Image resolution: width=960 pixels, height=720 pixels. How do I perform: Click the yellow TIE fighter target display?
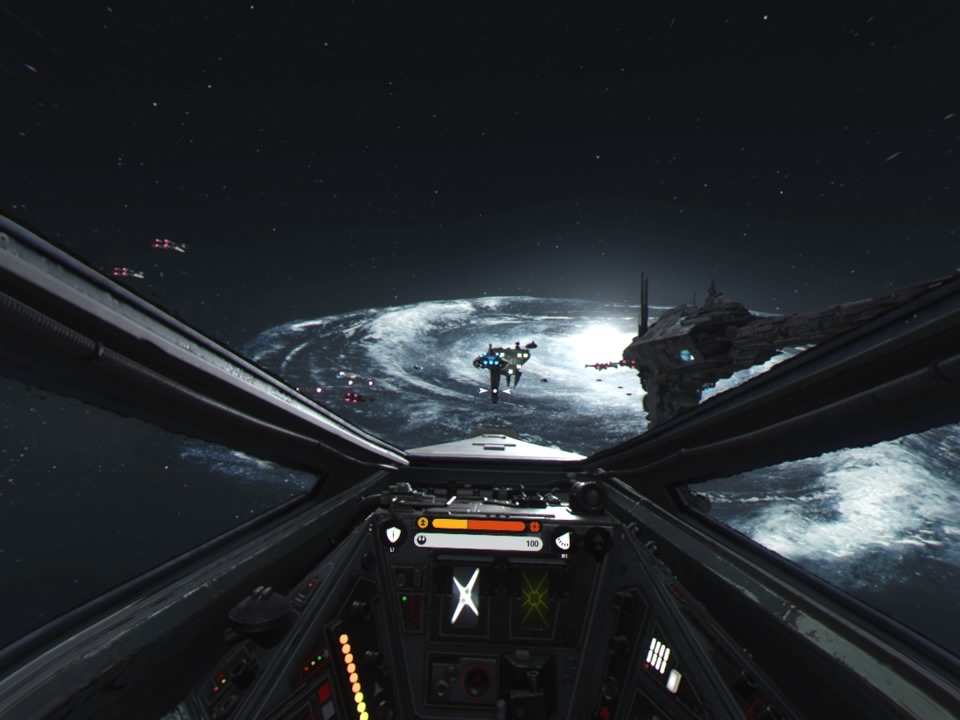click(x=534, y=598)
